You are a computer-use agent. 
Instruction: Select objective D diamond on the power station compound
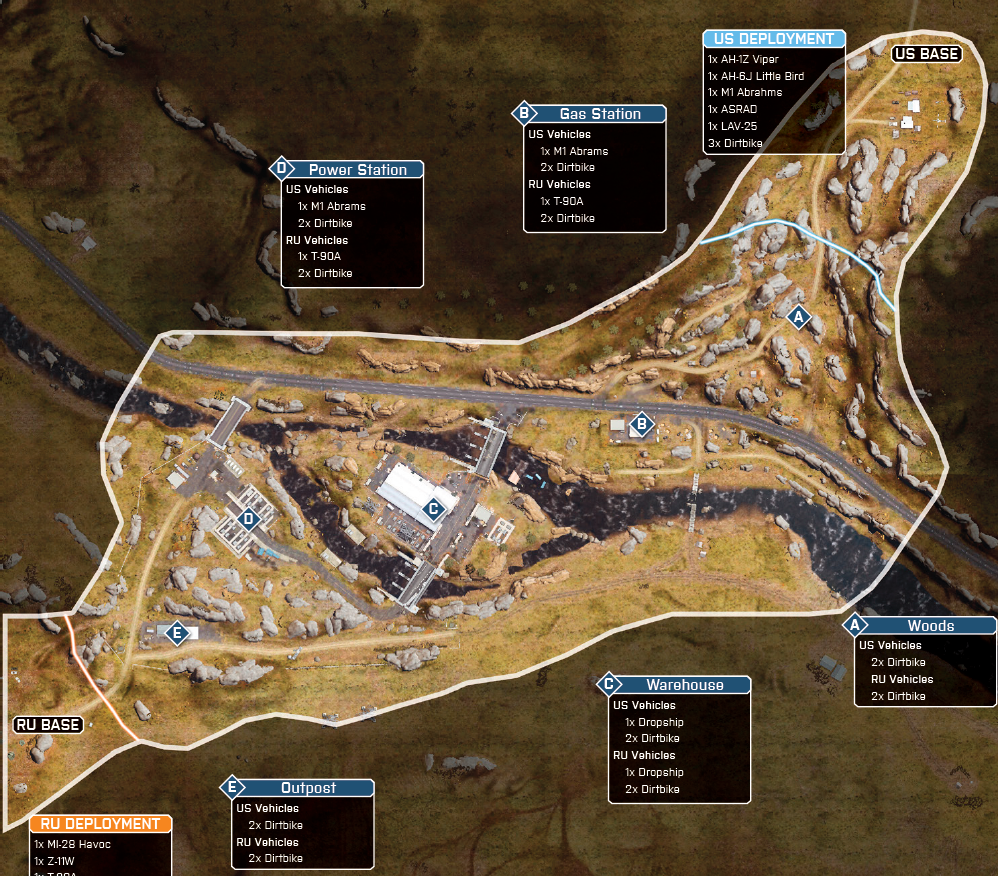249,518
